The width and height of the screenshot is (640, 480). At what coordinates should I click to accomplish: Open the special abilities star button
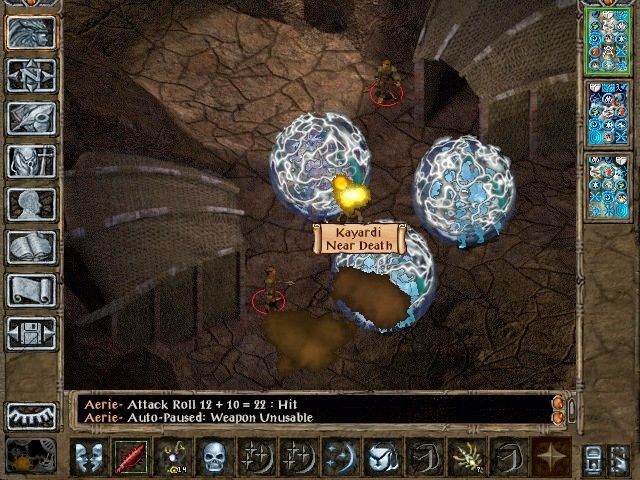(x=550, y=457)
